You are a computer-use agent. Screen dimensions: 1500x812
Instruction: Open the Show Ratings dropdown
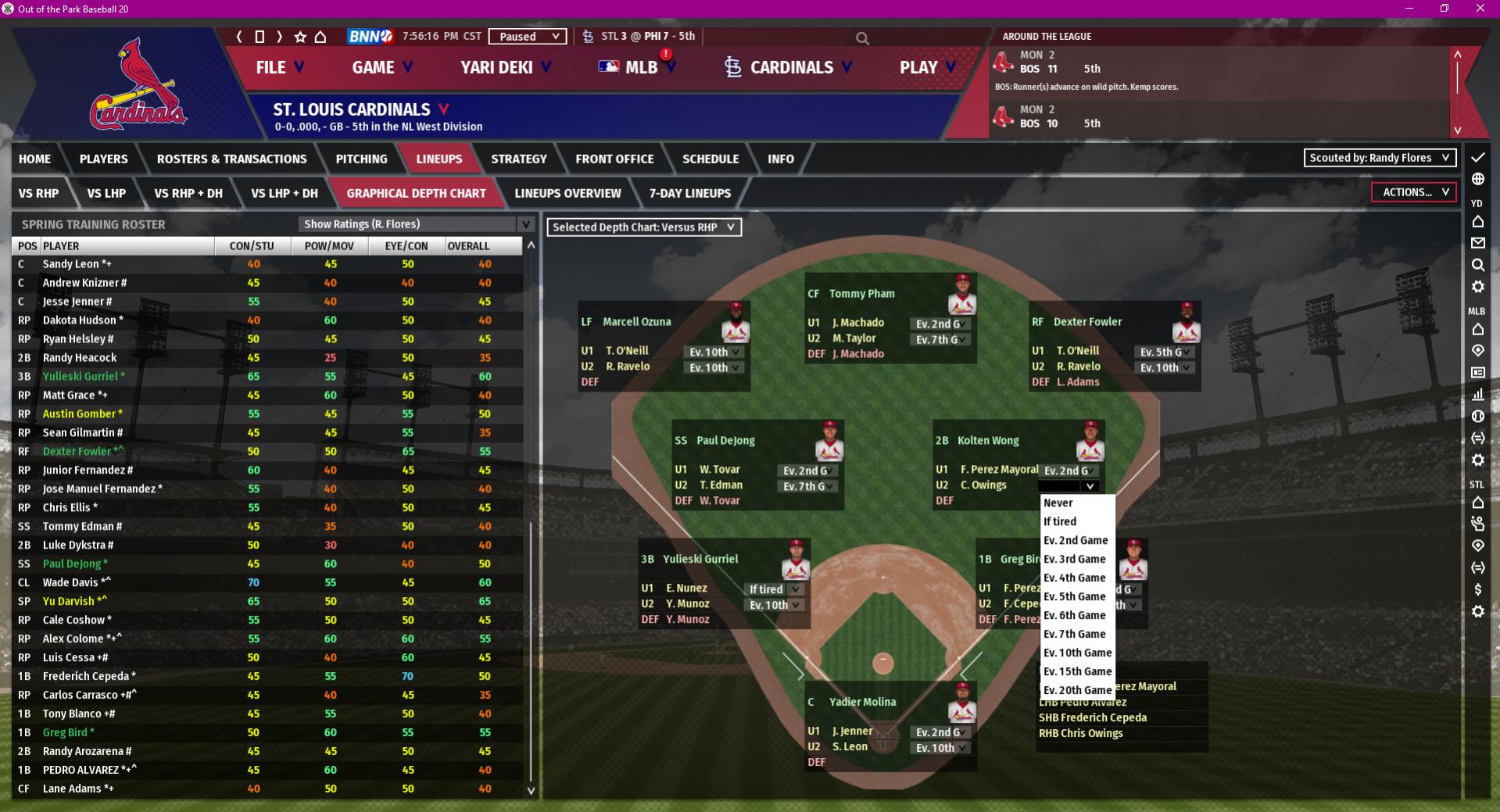416,224
